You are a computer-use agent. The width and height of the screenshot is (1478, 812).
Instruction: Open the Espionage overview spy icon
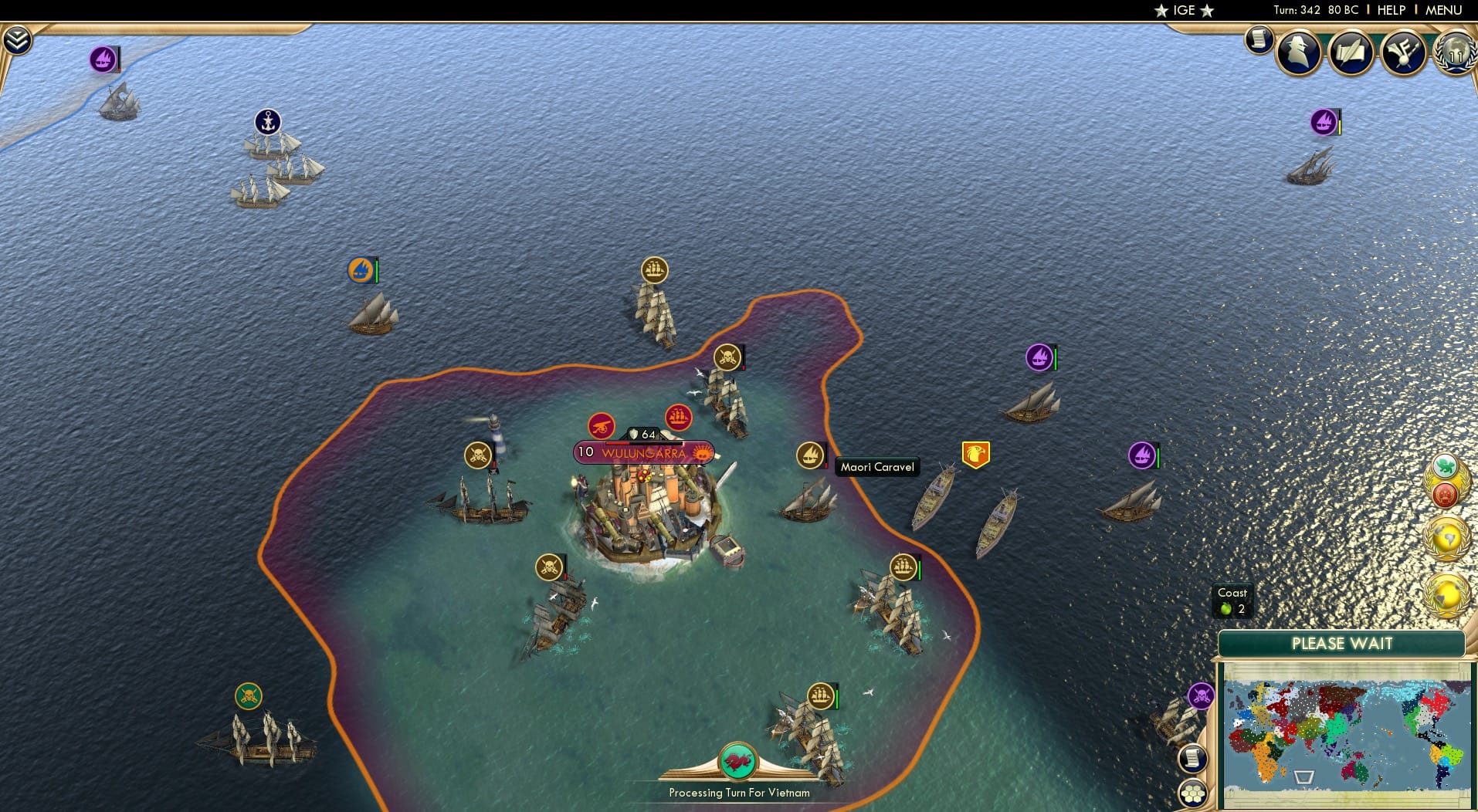point(1300,52)
